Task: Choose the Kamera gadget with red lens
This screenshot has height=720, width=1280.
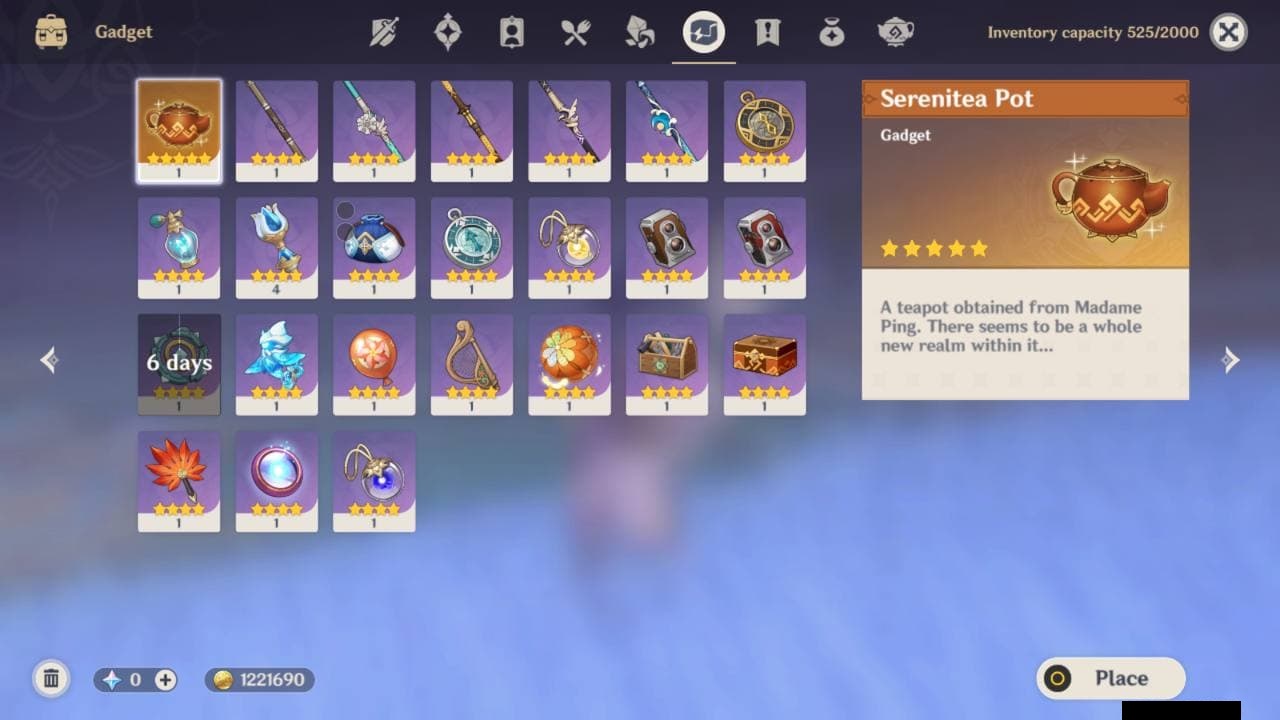Action: [x=764, y=247]
